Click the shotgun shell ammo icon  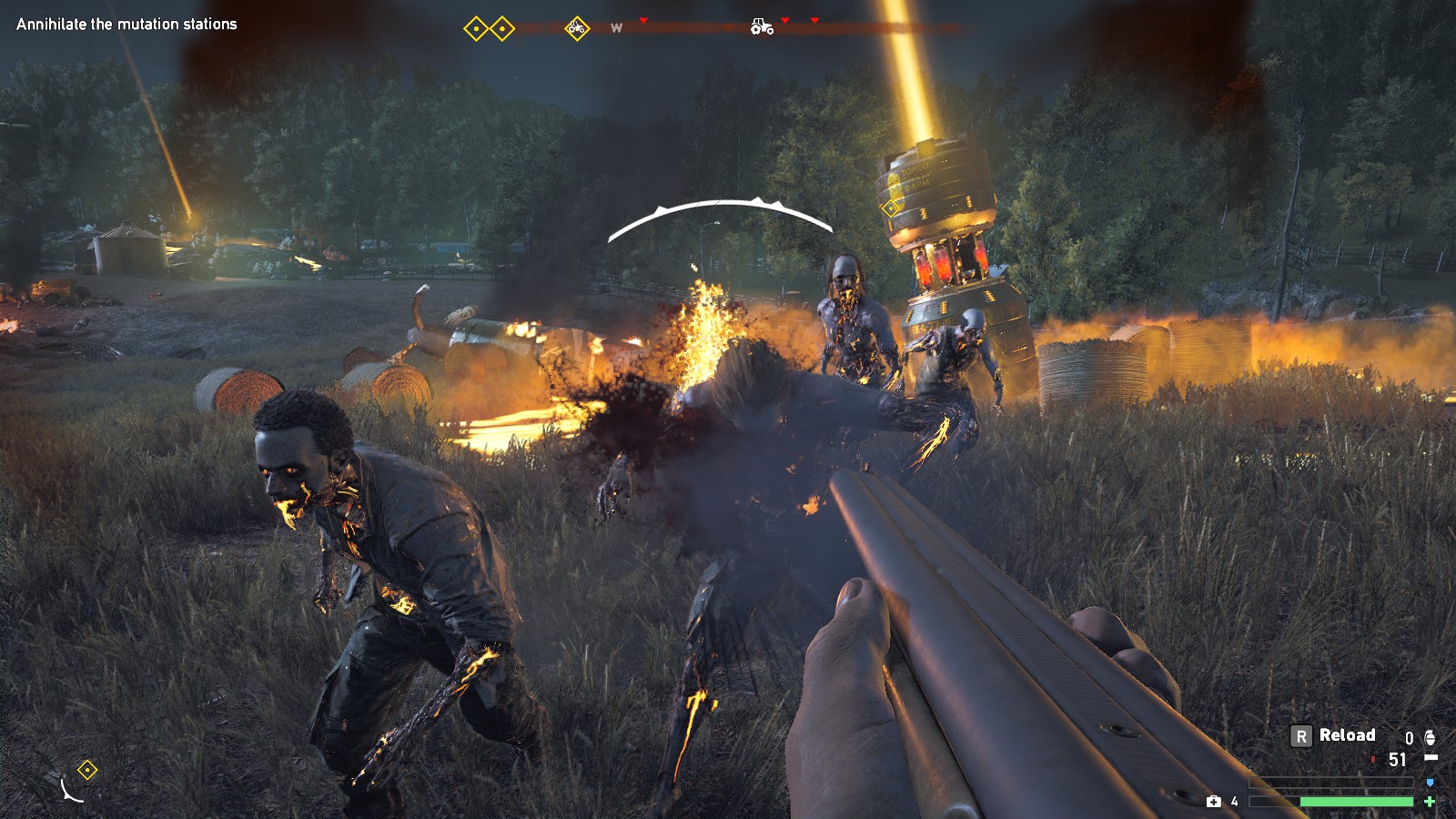click(1431, 758)
